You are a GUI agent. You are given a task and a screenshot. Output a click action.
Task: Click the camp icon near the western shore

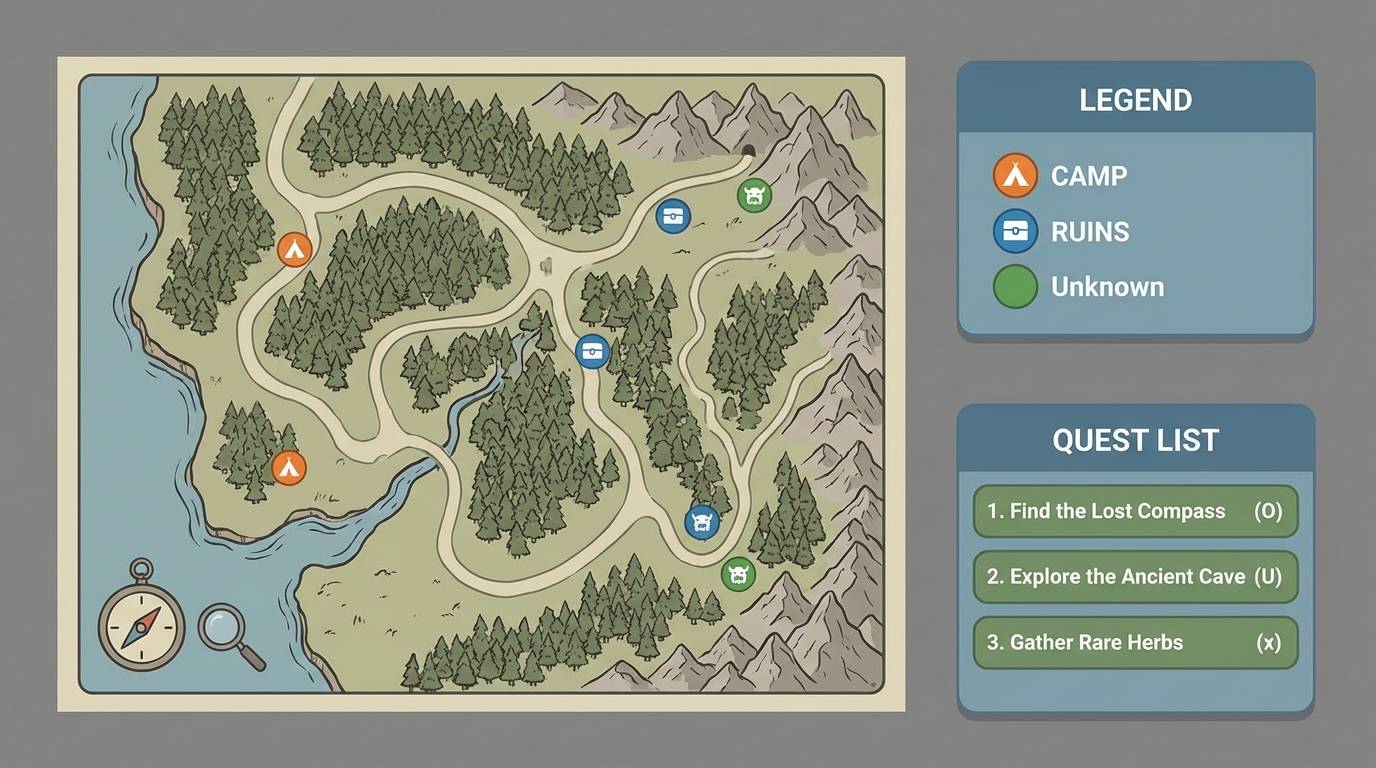290,465
